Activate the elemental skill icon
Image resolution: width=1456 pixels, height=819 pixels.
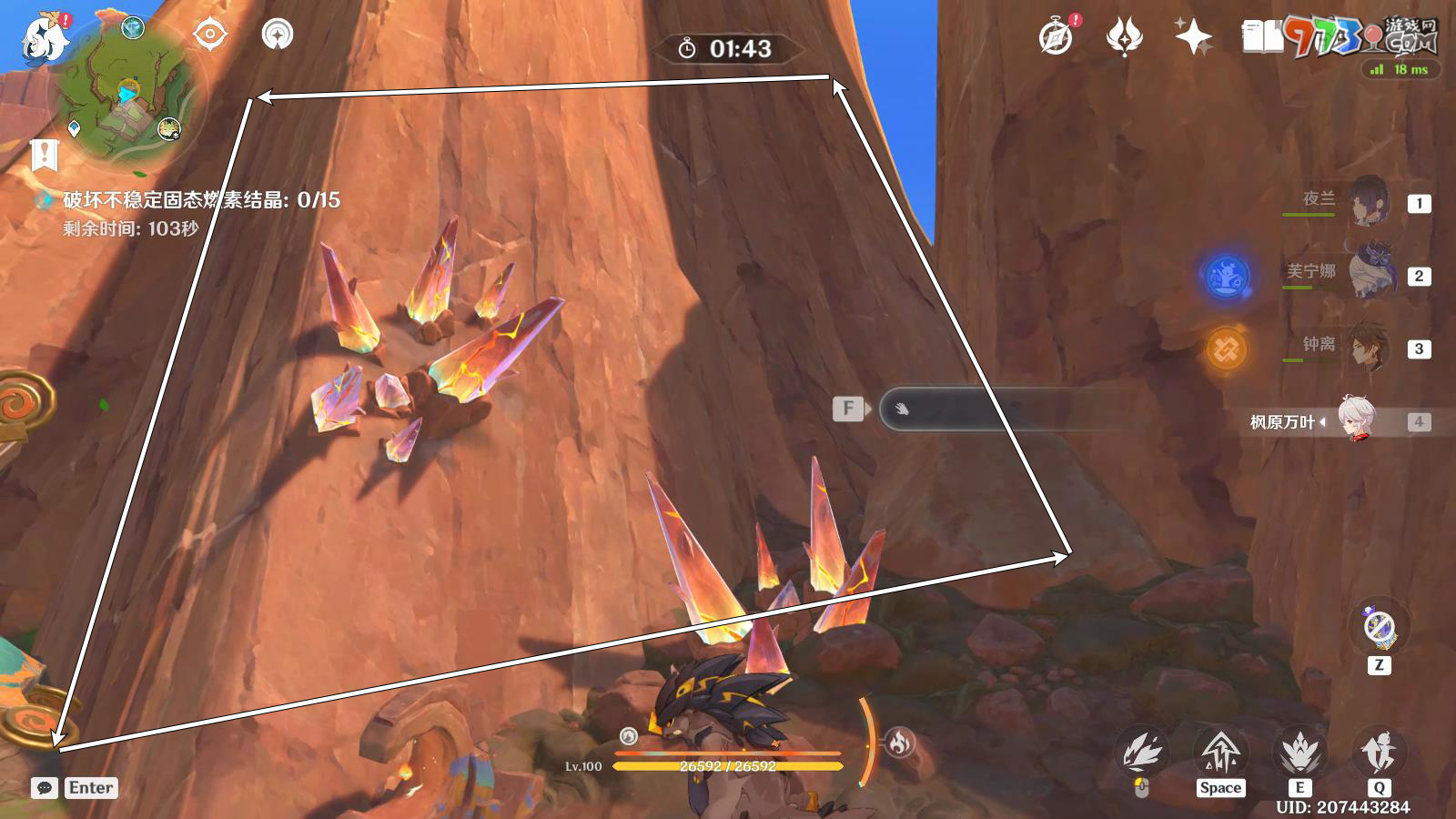pyautogui.click(x=1299, y=752)
